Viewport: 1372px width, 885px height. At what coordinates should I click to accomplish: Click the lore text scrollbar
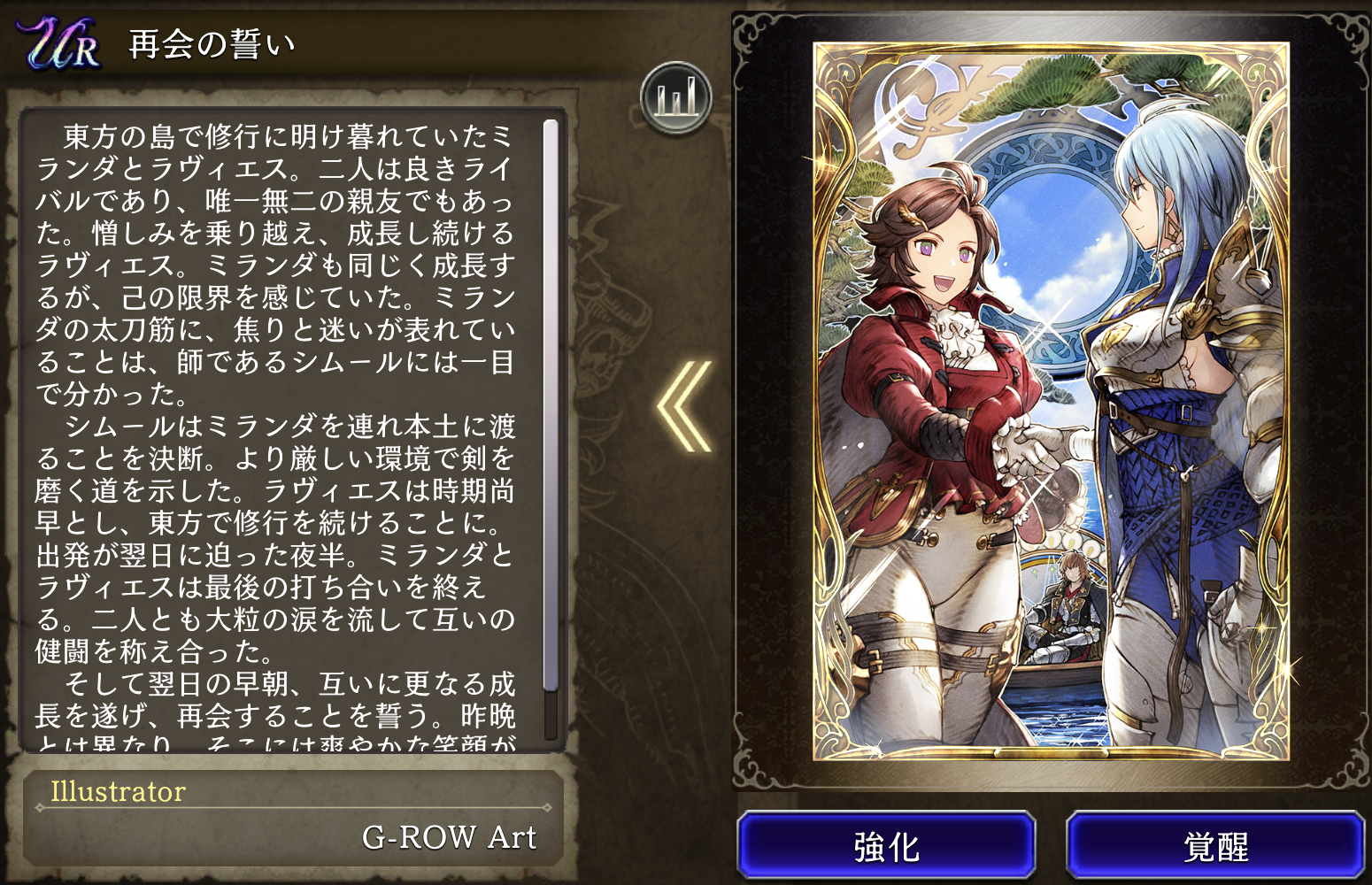click(551, 405)
